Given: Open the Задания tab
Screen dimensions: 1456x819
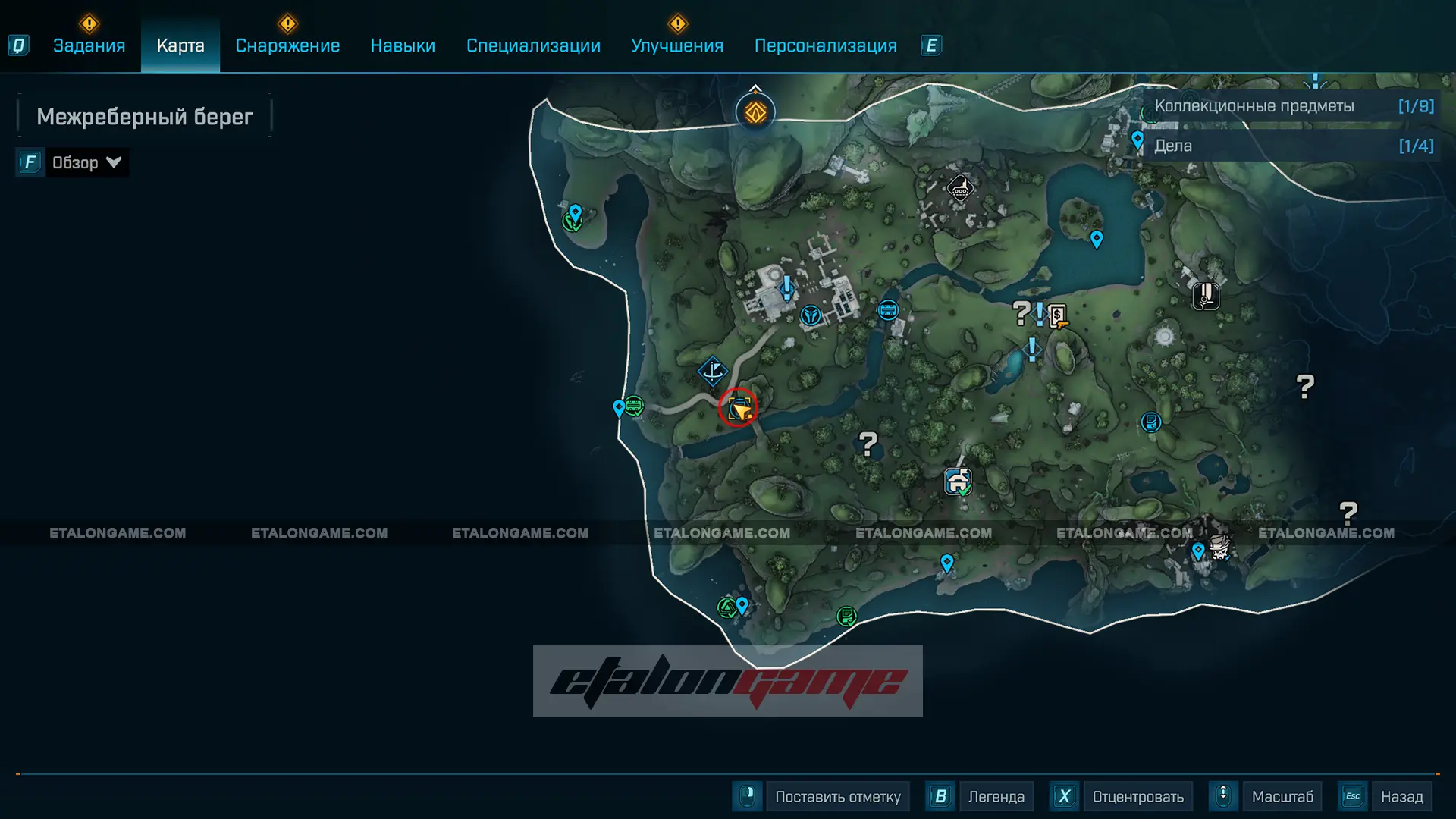Looking at the screenshot, I should pyautogui.click(x=89, y=45).
